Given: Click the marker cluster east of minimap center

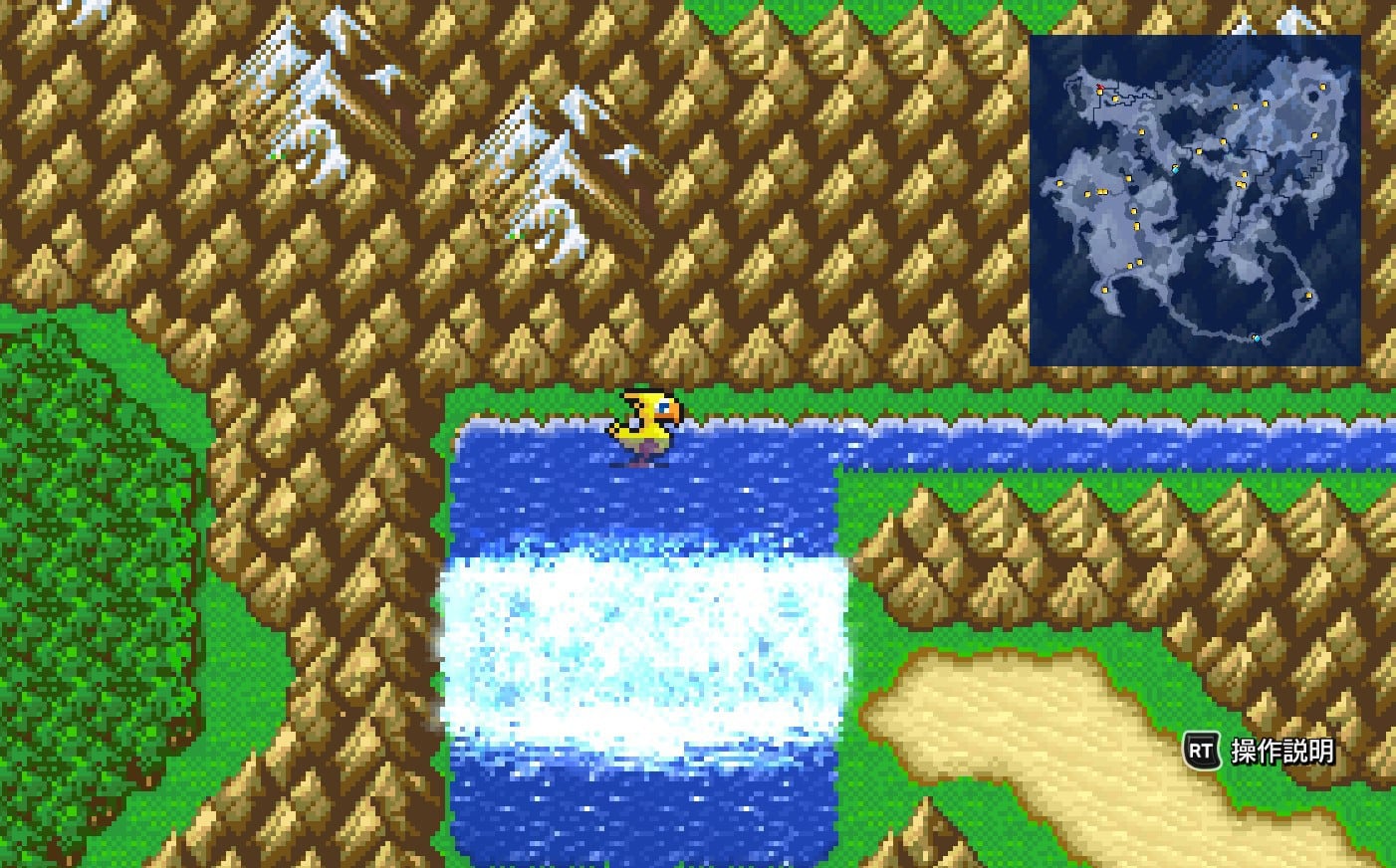Looking at the screenshot, I should click(1241, 182).
